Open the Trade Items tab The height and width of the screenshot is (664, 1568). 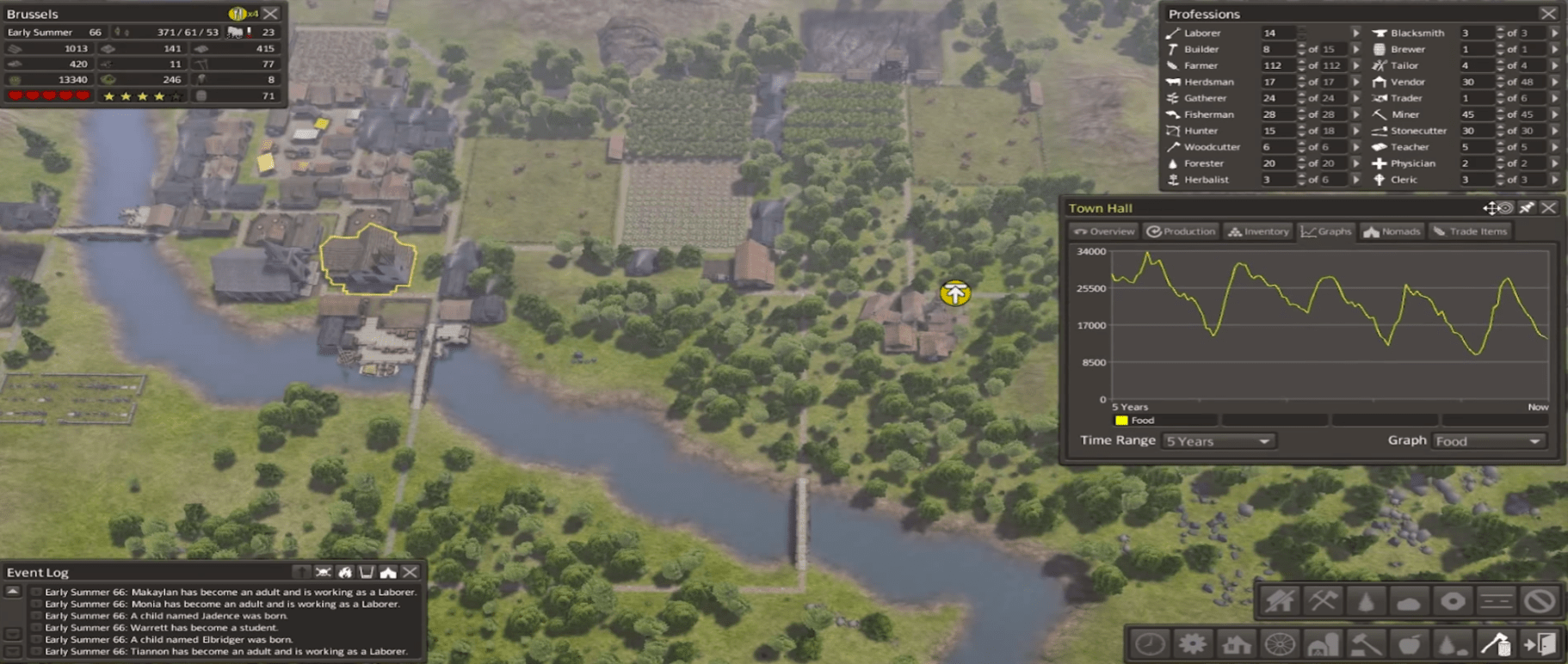coord(1470,231)
